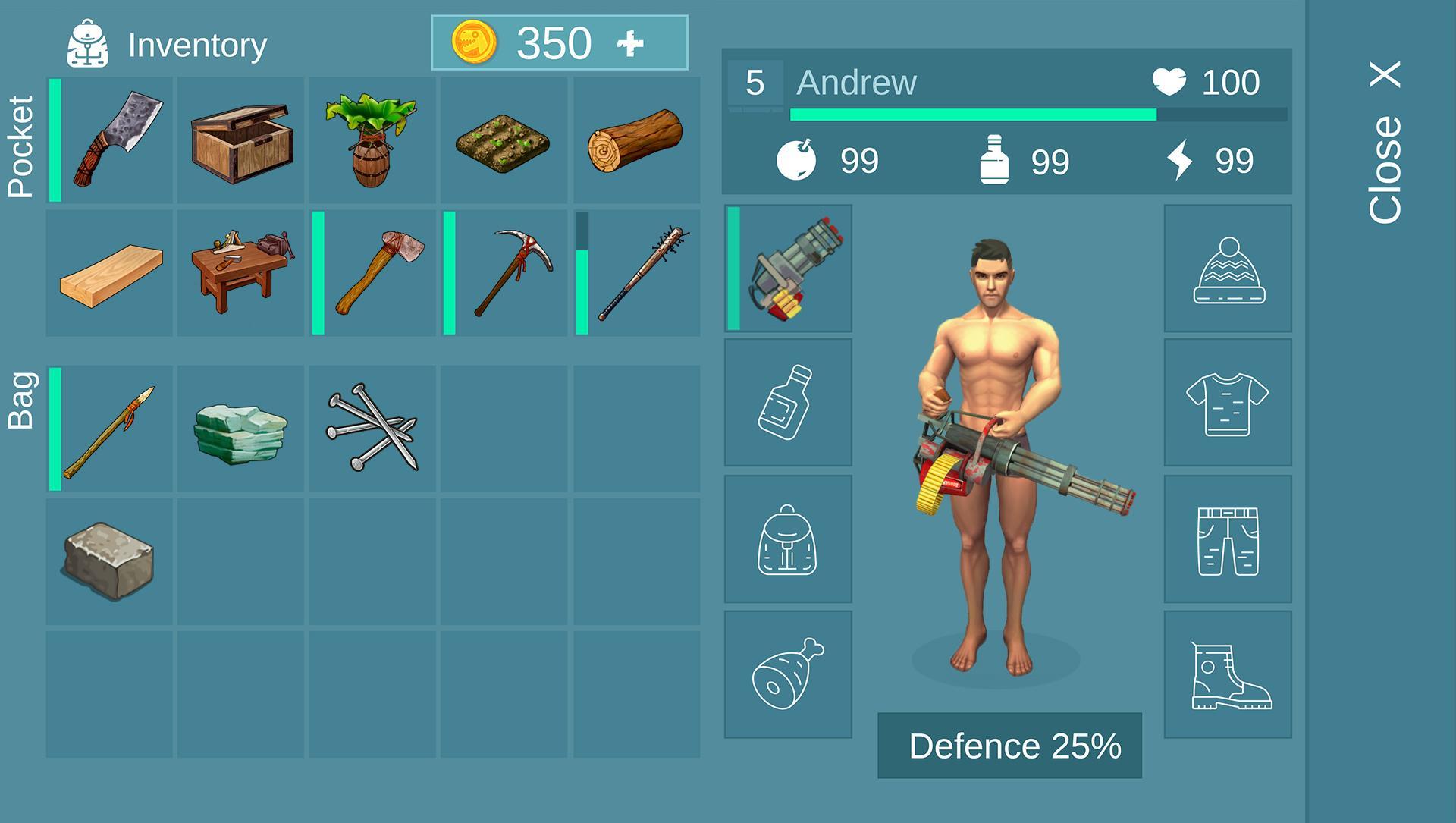Add more coins with the plus button
The image size is (1456, 823).
click(630, 44)
